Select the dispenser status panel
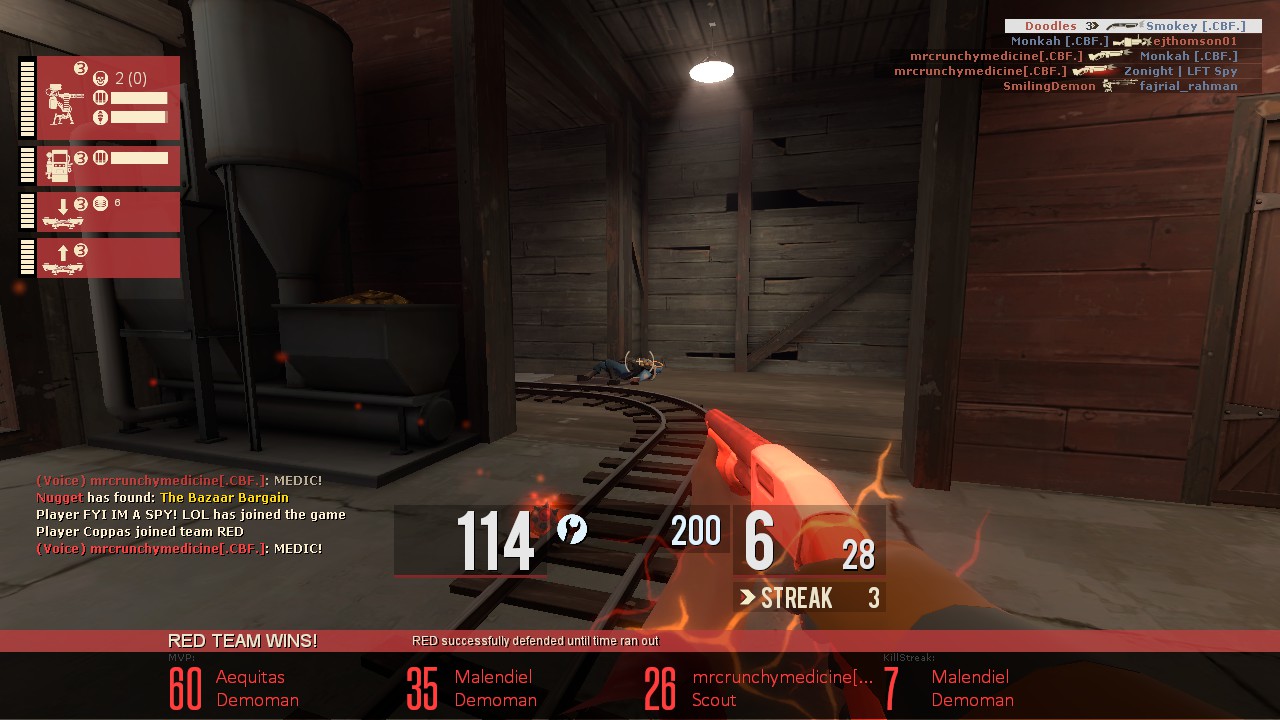The height and width of the screenshot is (720, 1280). pos(108,166)
